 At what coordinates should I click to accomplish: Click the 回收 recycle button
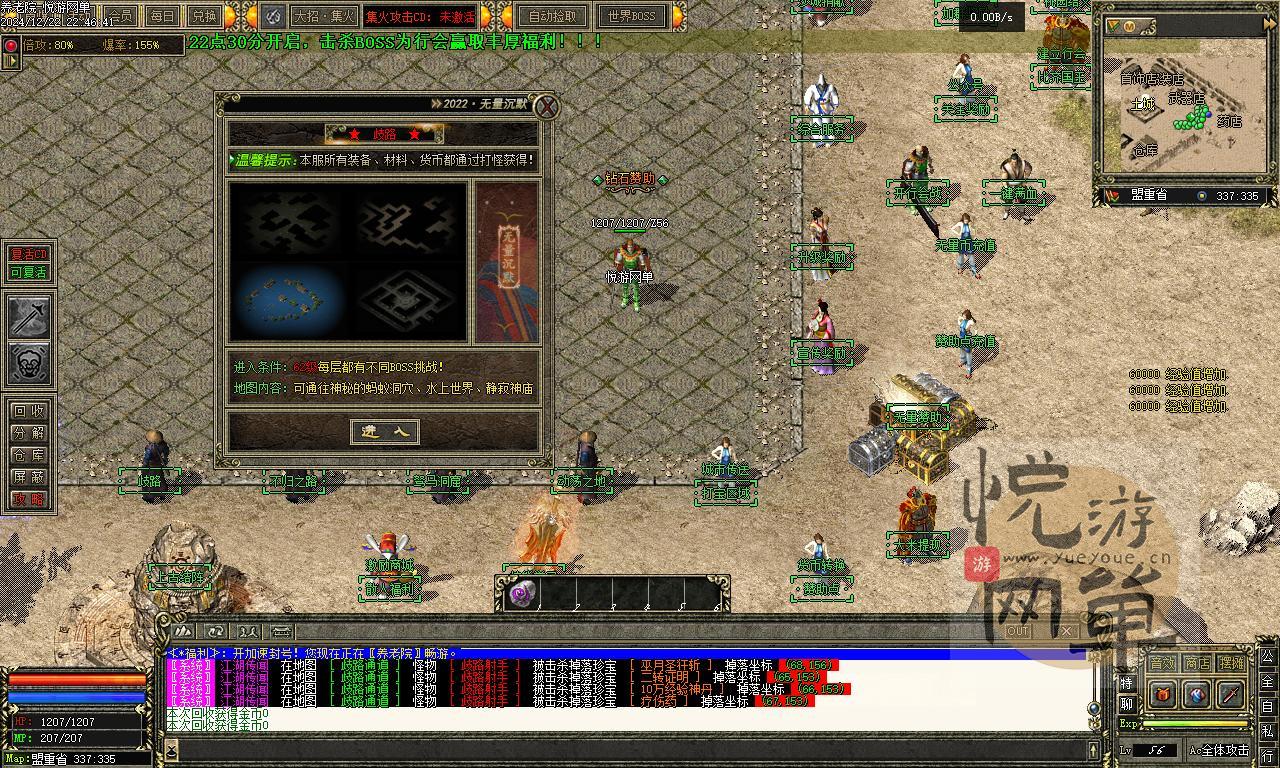click(x=29, y=411)
